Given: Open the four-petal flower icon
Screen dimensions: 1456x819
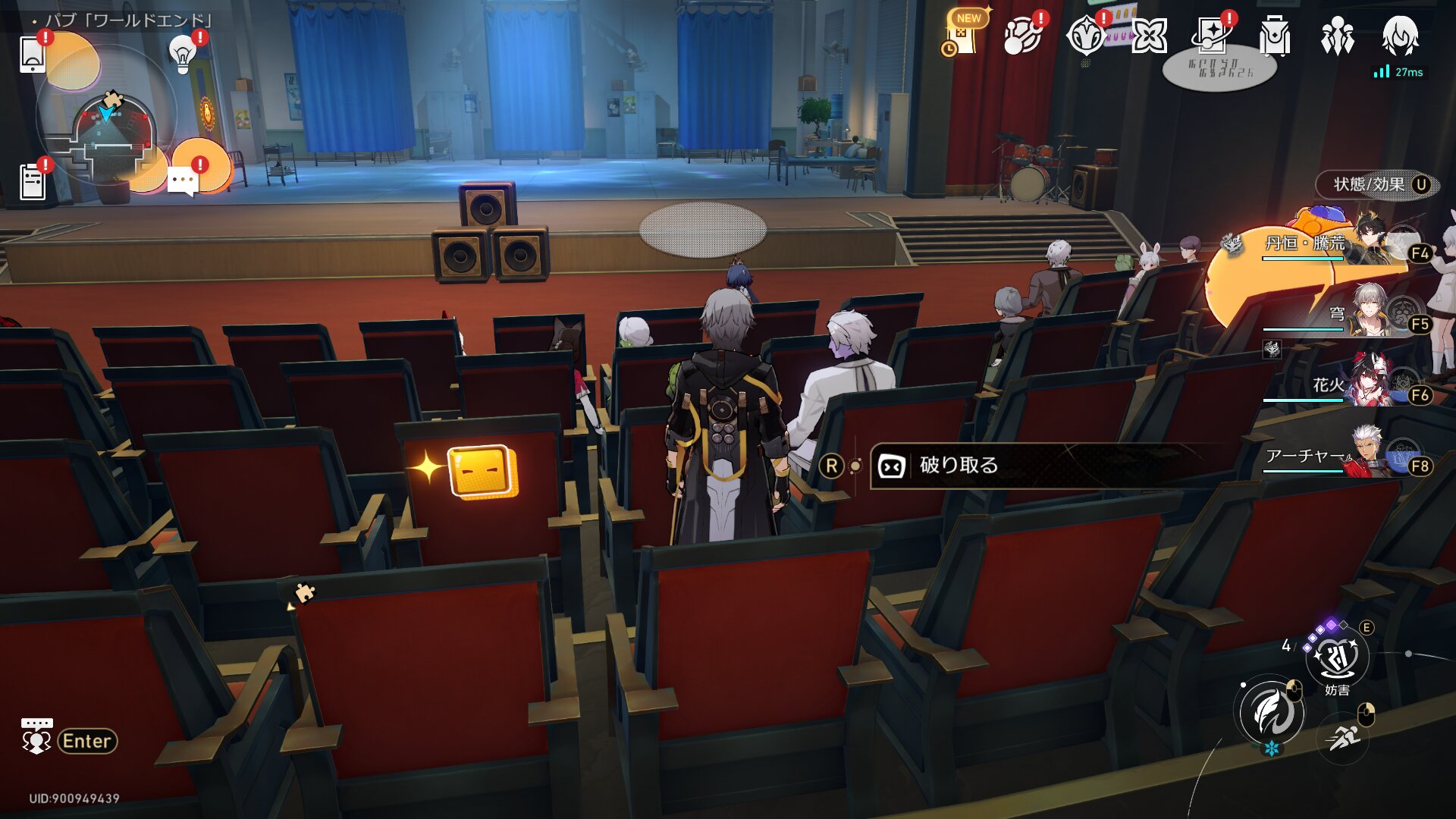Looking at the screenshot, I should (1149, 36).
